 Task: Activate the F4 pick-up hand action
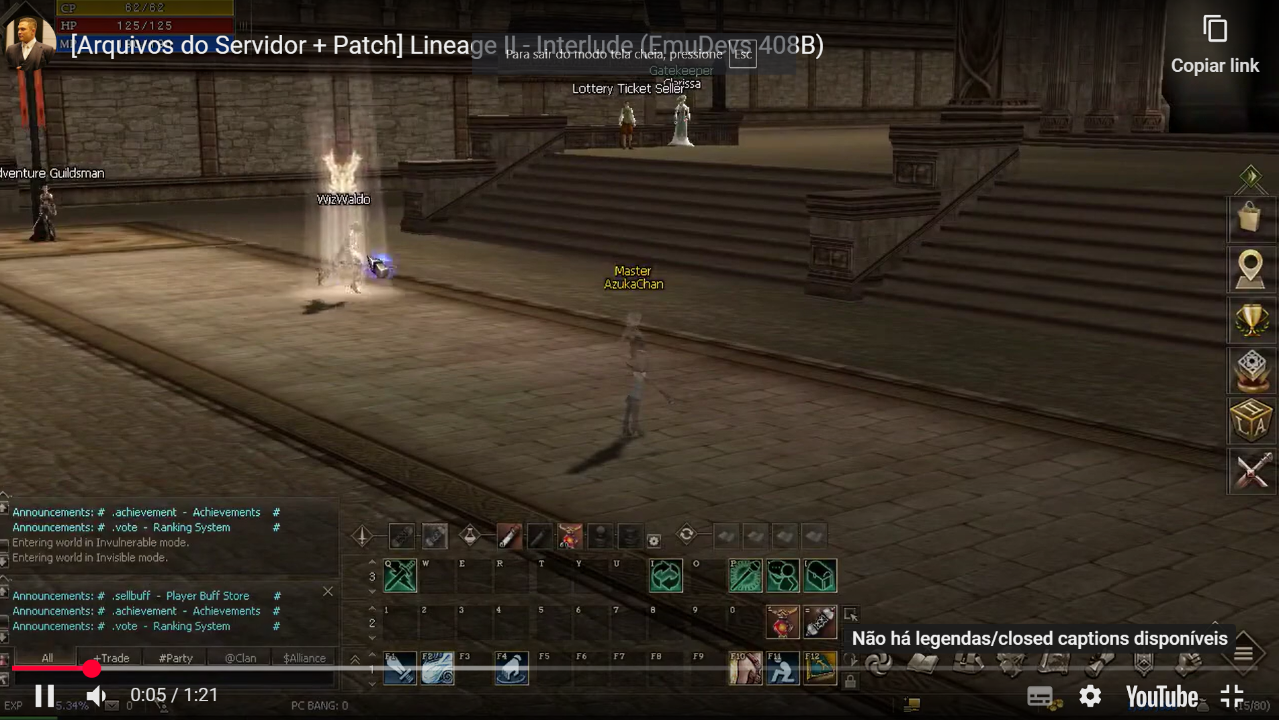pyautogui.click(x=512, y=668)
